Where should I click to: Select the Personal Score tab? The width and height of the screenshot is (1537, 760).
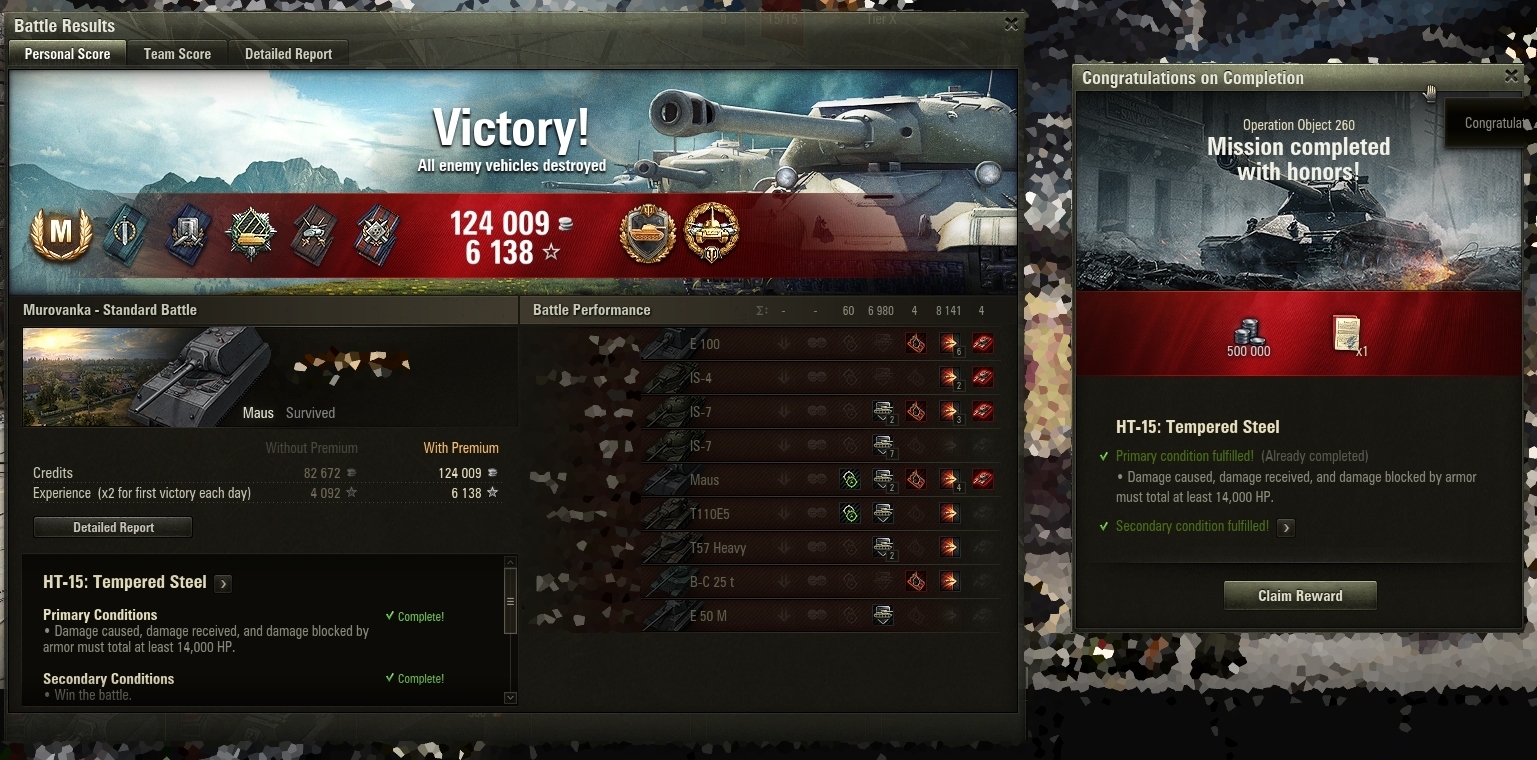pos(67,54)
